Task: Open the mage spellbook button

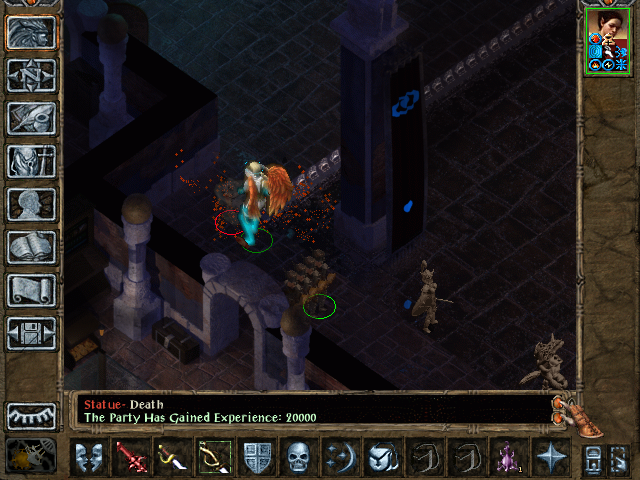Action: click(31, 247)
